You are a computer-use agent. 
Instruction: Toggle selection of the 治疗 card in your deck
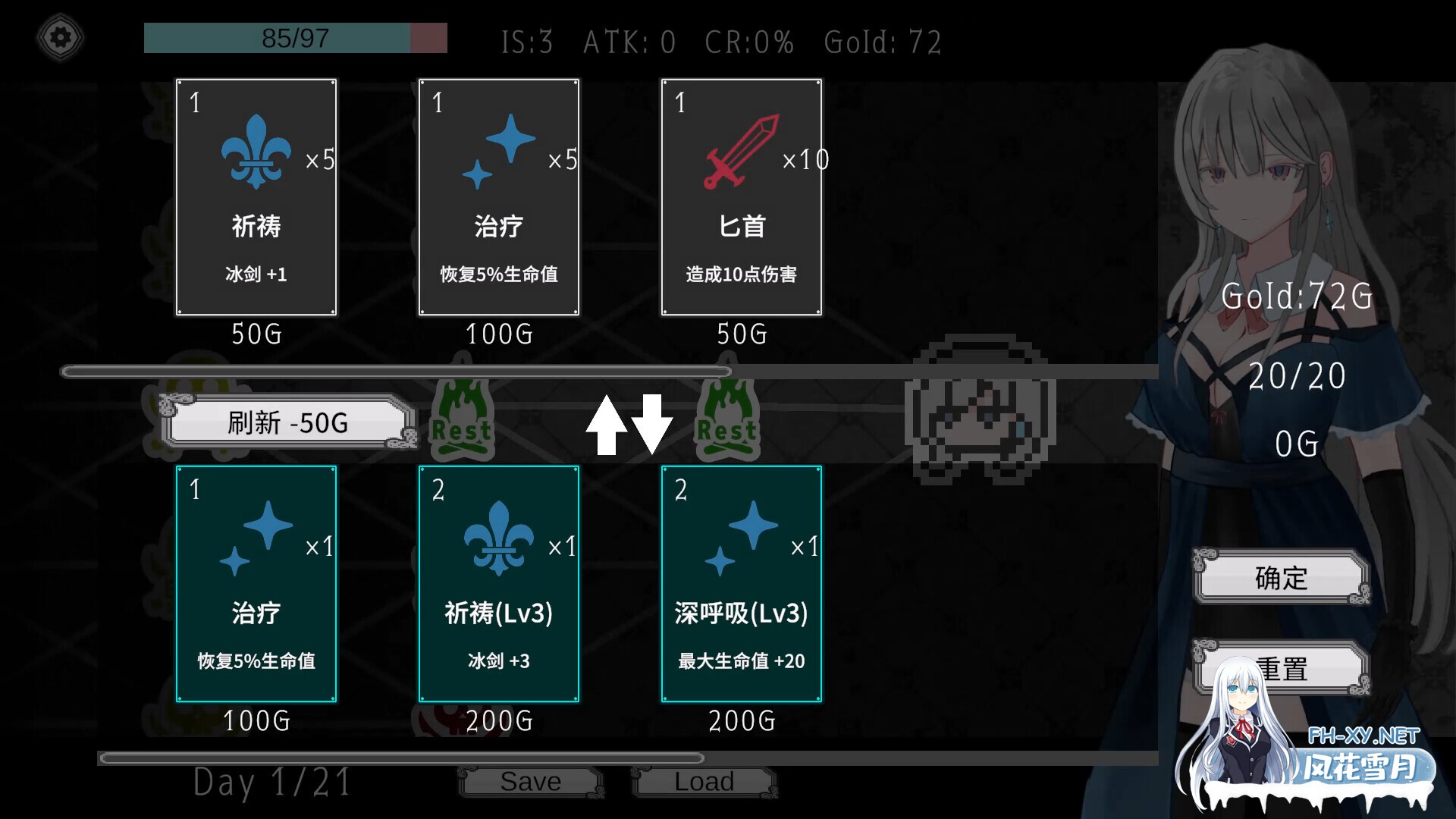tap(256, 584)
